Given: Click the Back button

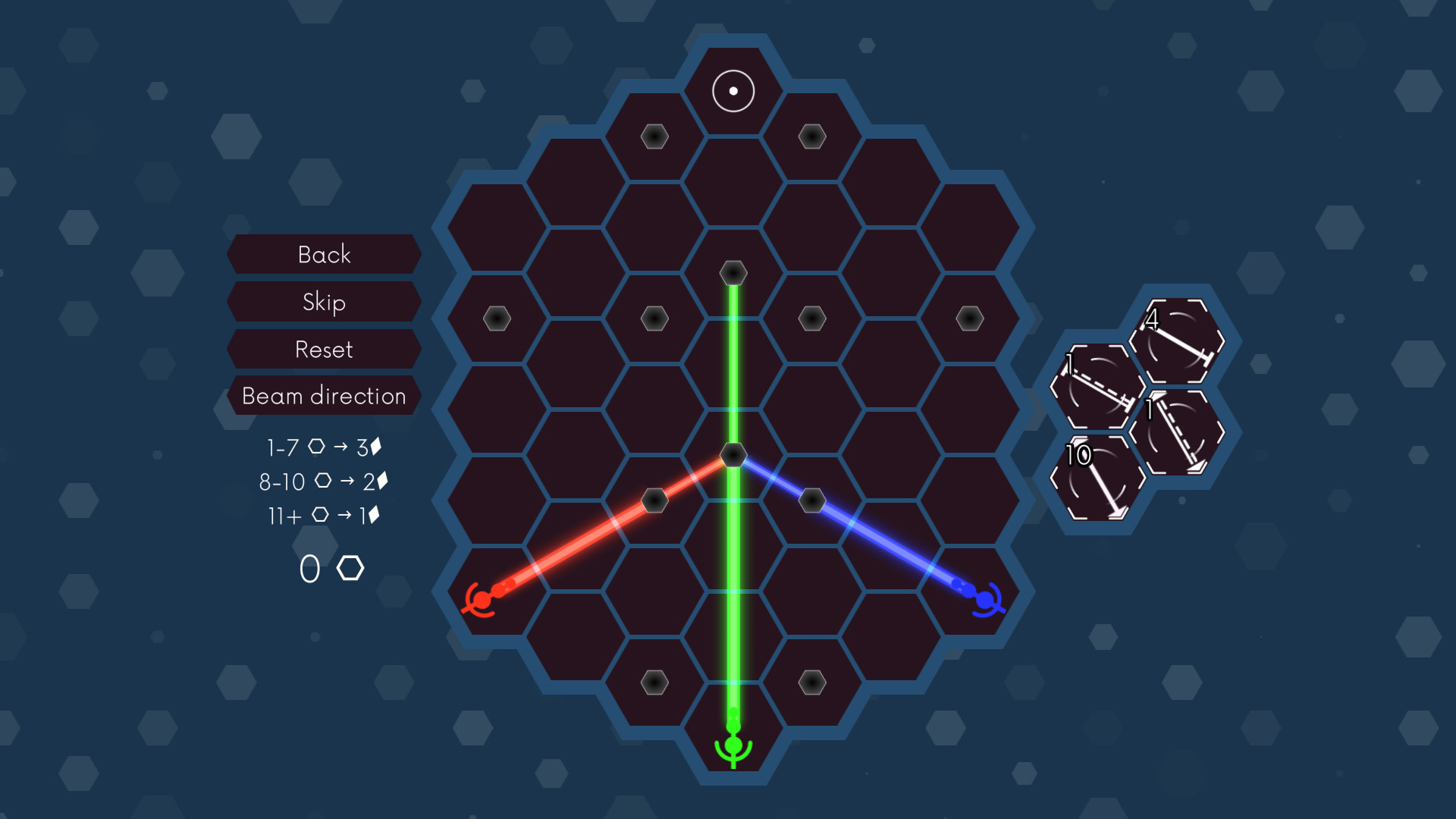Looking at the screenshot, I should pyautogui.click(x=324, y=254).
